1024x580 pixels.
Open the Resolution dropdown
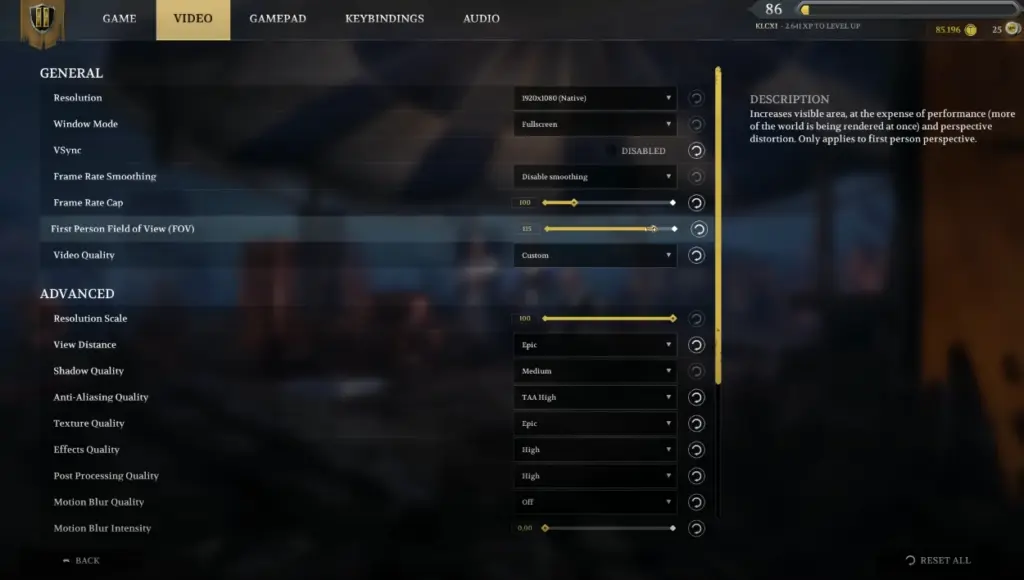595,98
